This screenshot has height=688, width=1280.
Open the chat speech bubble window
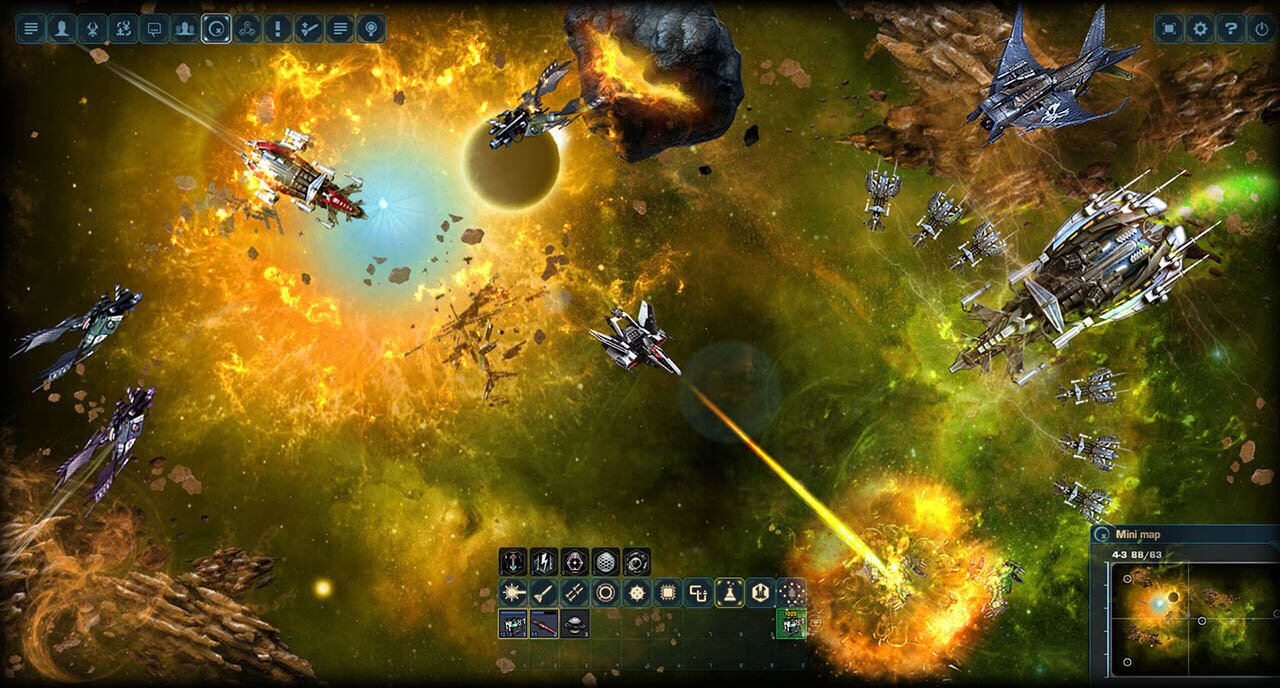(154, 28)
